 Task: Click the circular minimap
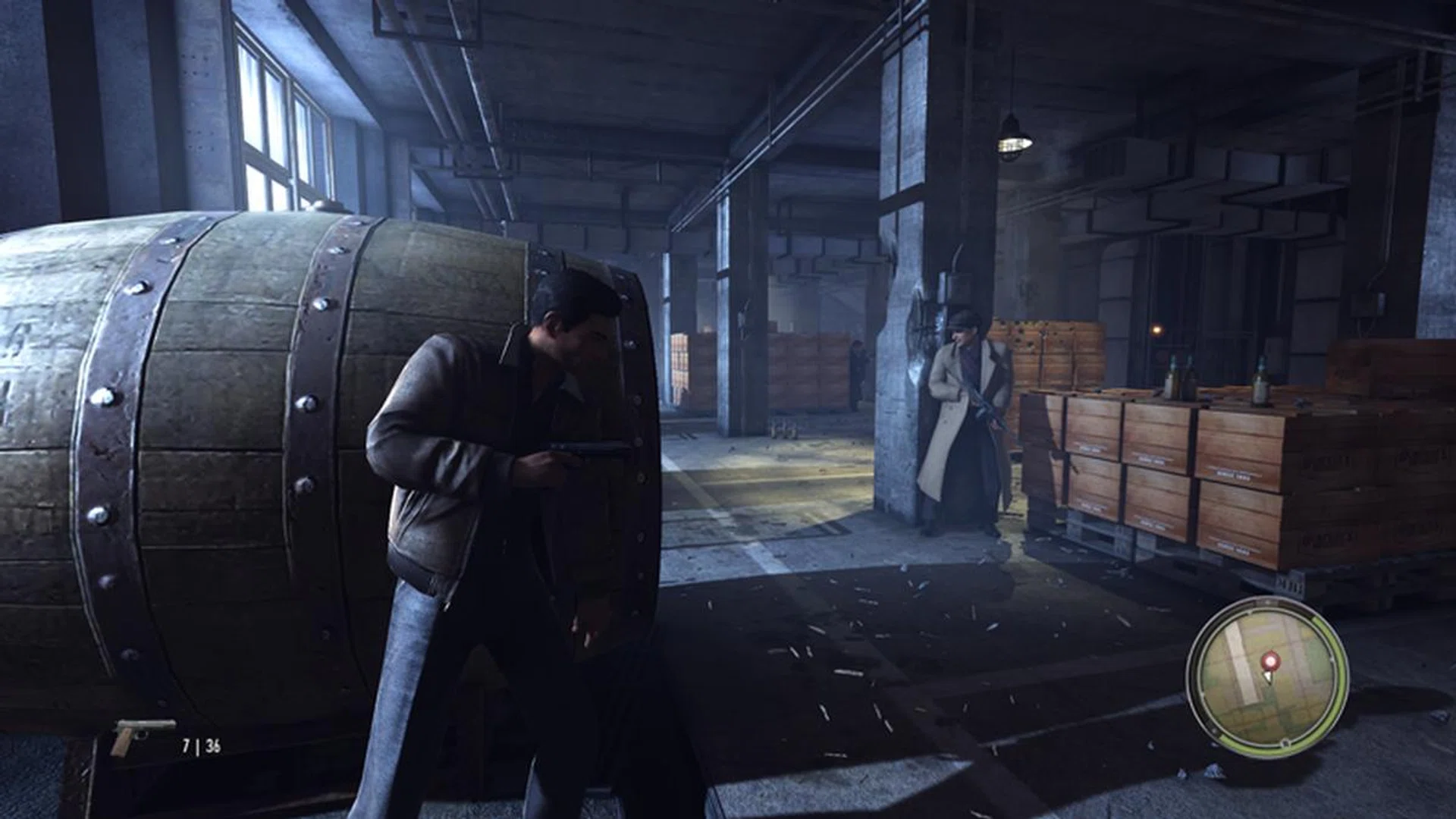click(x=1267, y=677)
